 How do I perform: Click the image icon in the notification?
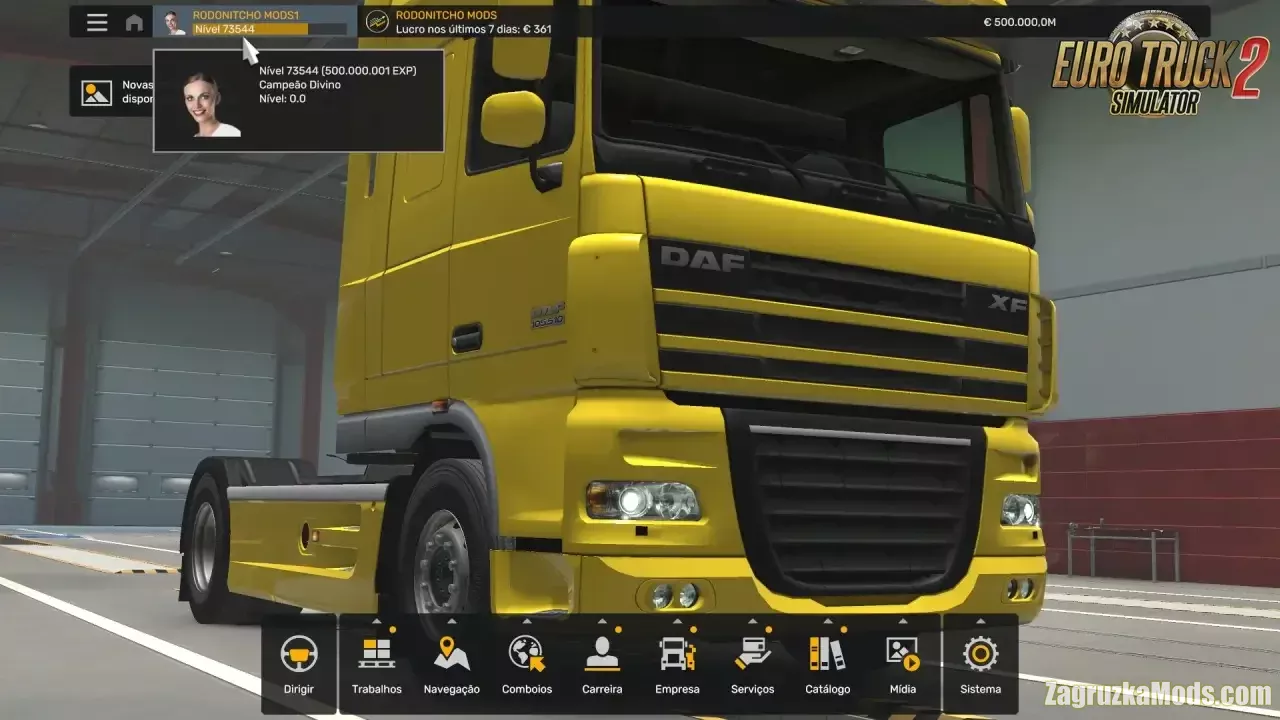(x=95, y=92)
